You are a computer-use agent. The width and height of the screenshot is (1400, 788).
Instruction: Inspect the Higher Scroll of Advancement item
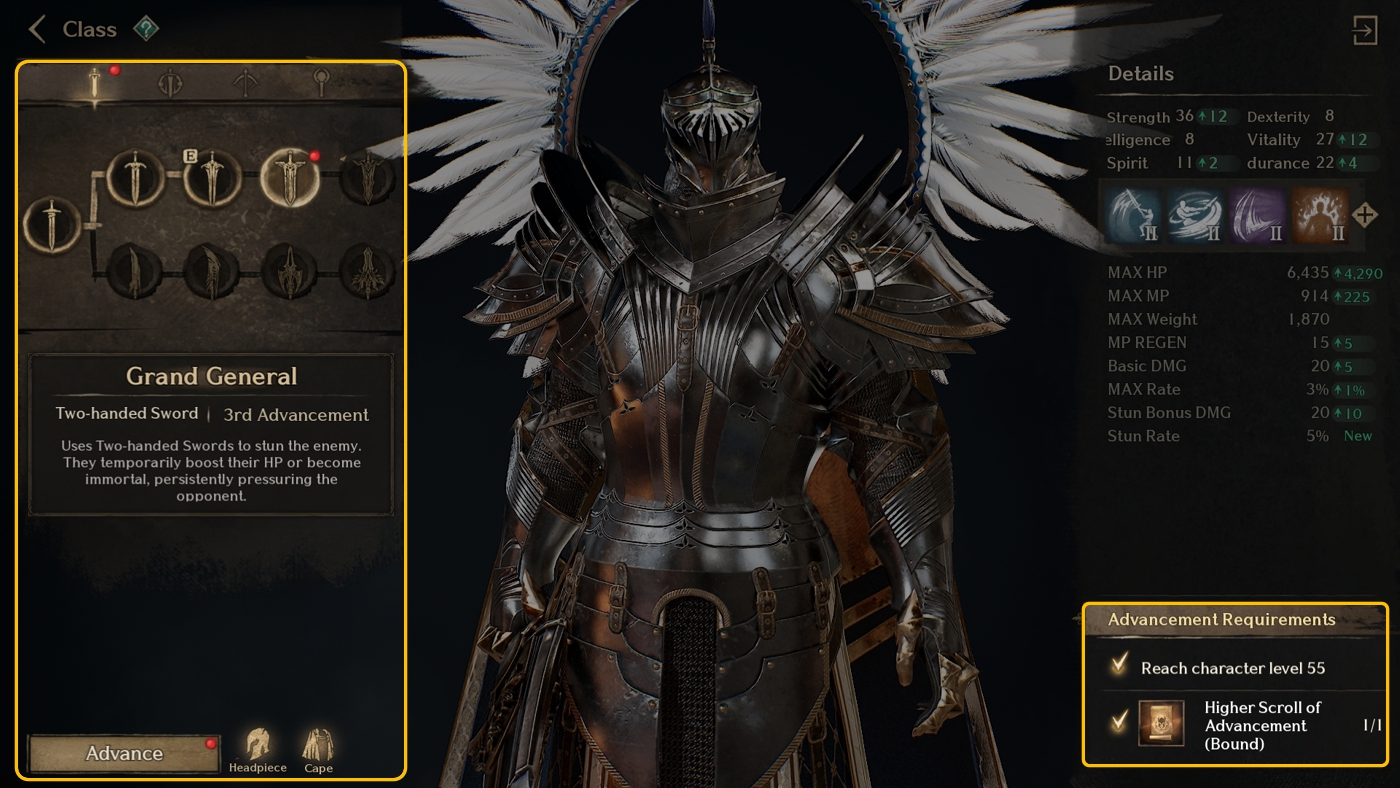pos(1162,723)
